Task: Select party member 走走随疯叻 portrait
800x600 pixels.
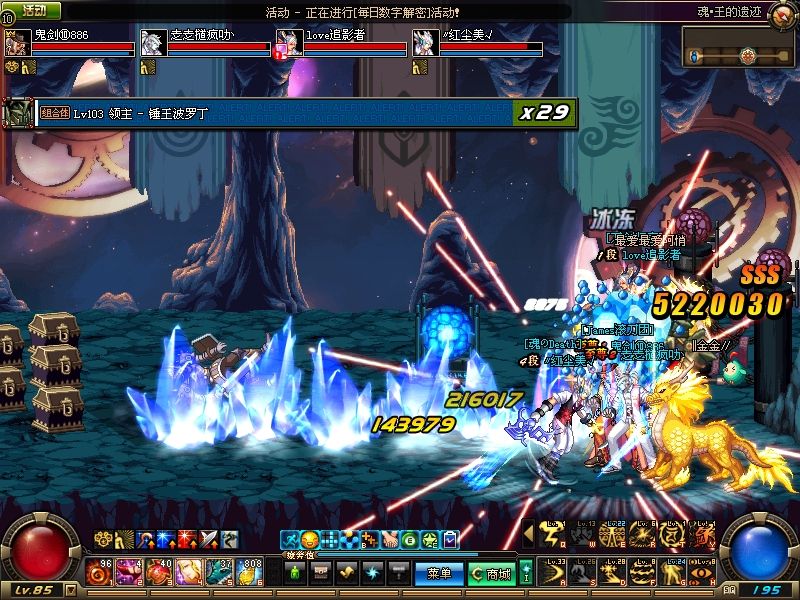Action: (152, 42)
